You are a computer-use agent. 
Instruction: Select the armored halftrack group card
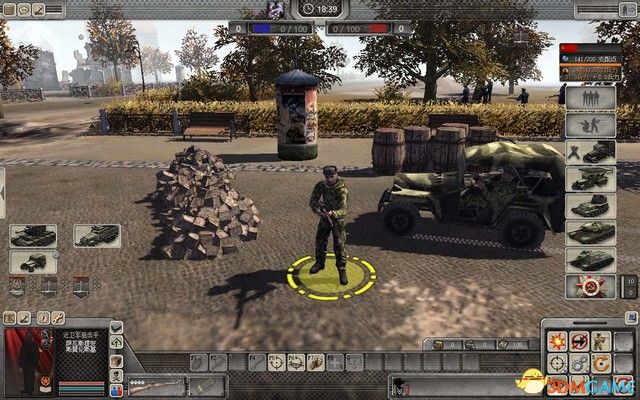97,236
